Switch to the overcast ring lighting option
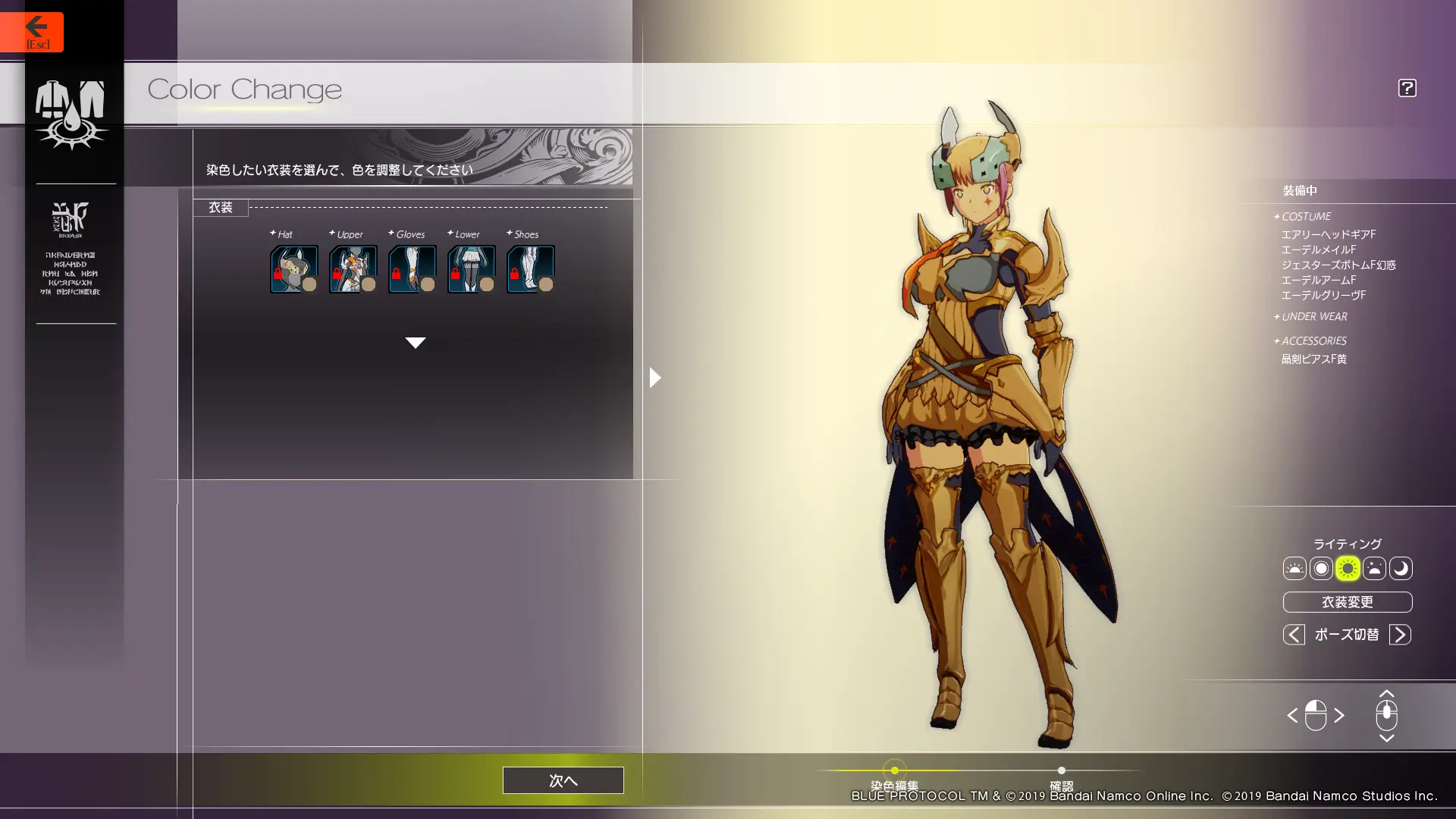 1320,569
